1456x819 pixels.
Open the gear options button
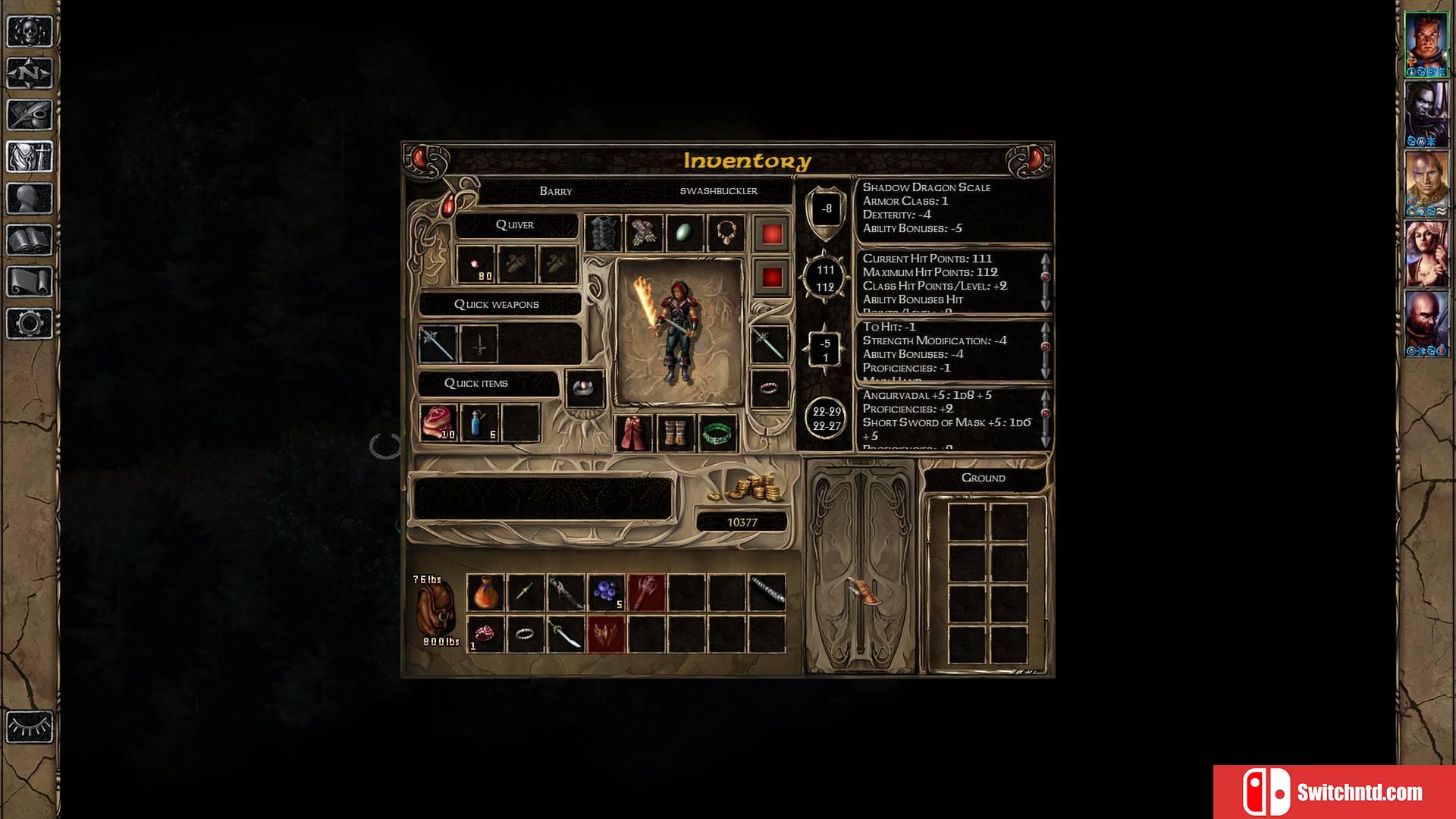[x=30, y=324]
